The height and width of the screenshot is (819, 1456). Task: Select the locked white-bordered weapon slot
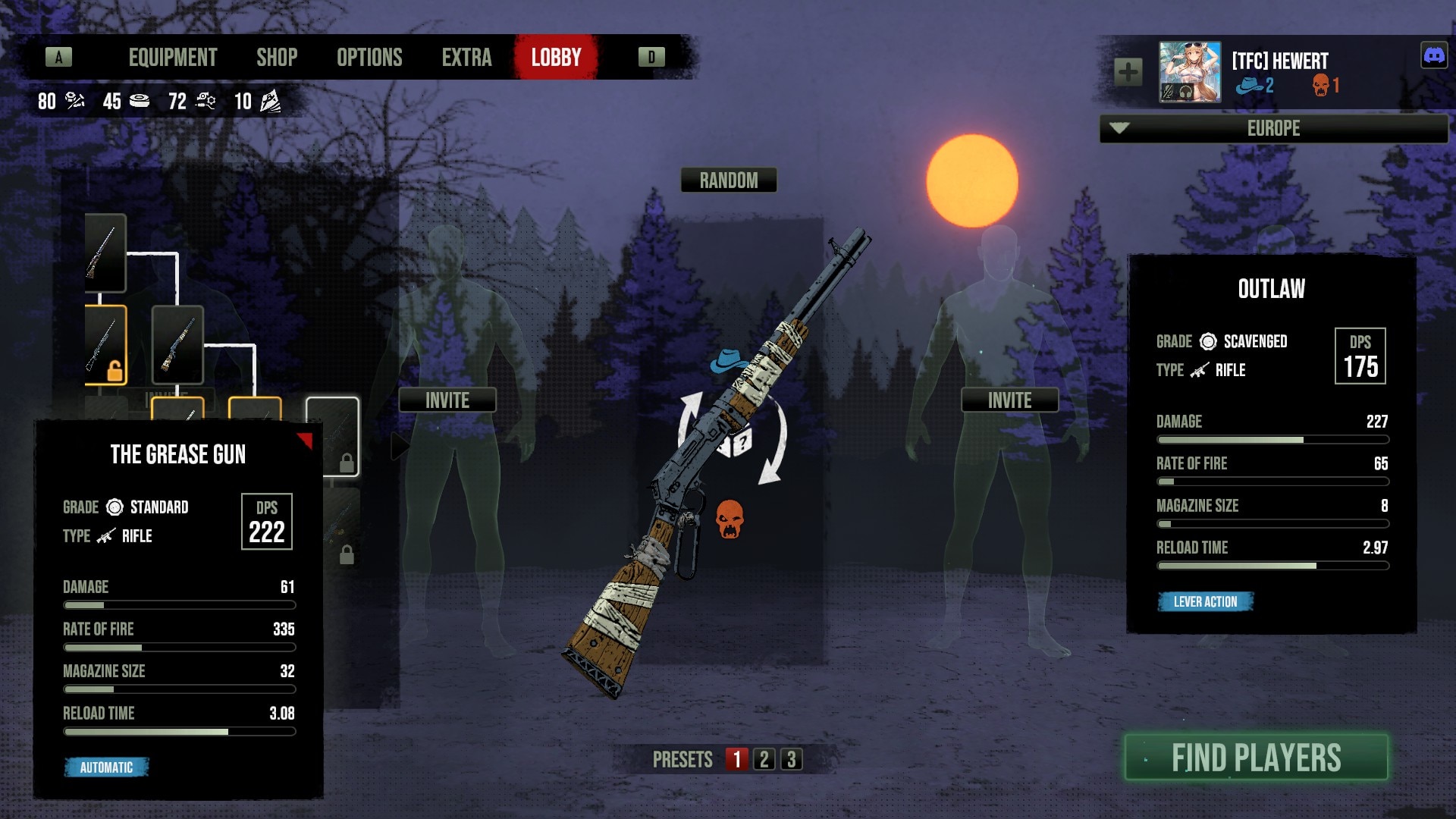tap(332, 436)
